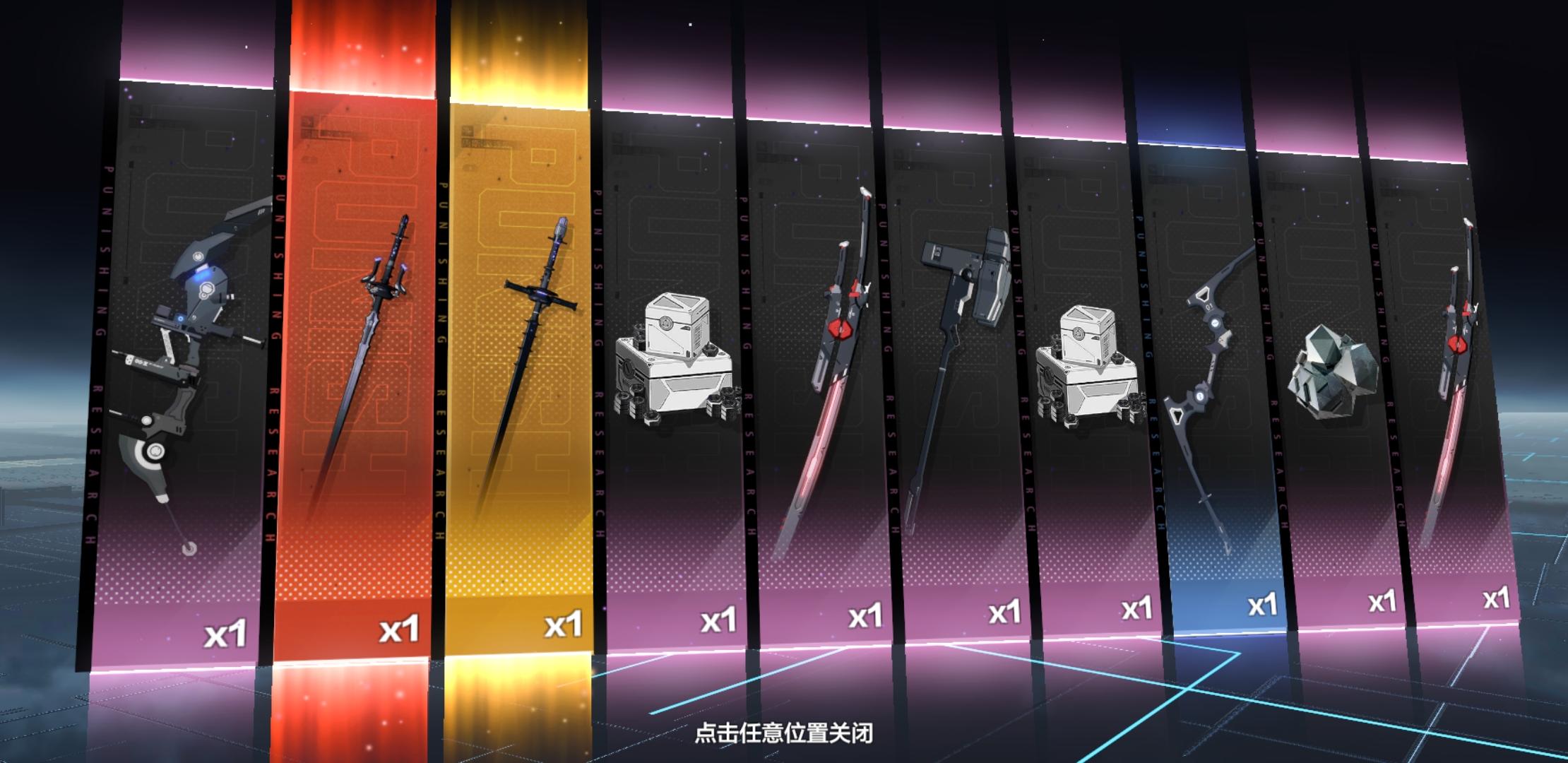Click the x1 label on the blue bow card
Image resolution: width=1568 pixels, height=763 pixels.
click(1264, 605)
